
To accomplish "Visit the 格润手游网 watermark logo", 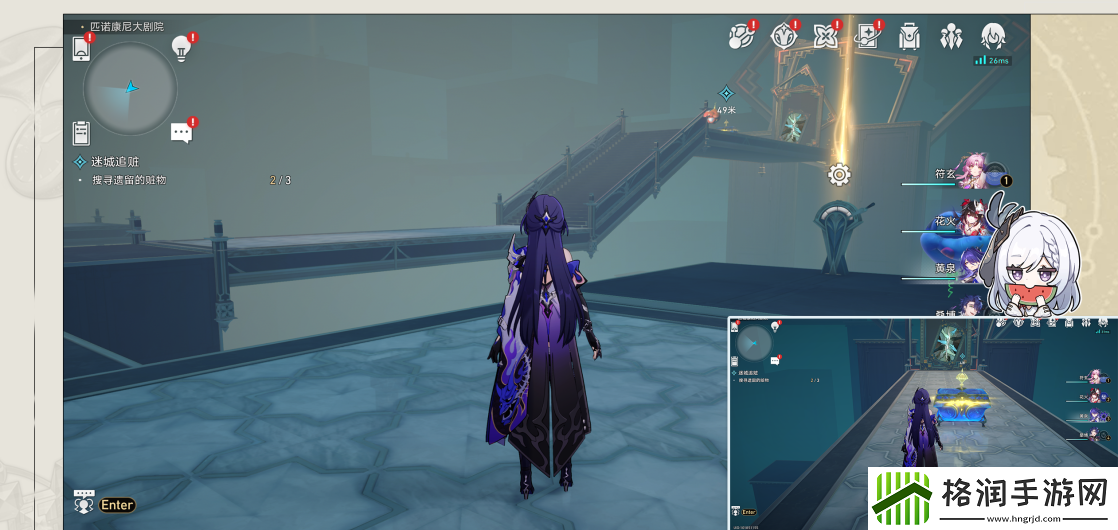I will (x=991, y=497).
